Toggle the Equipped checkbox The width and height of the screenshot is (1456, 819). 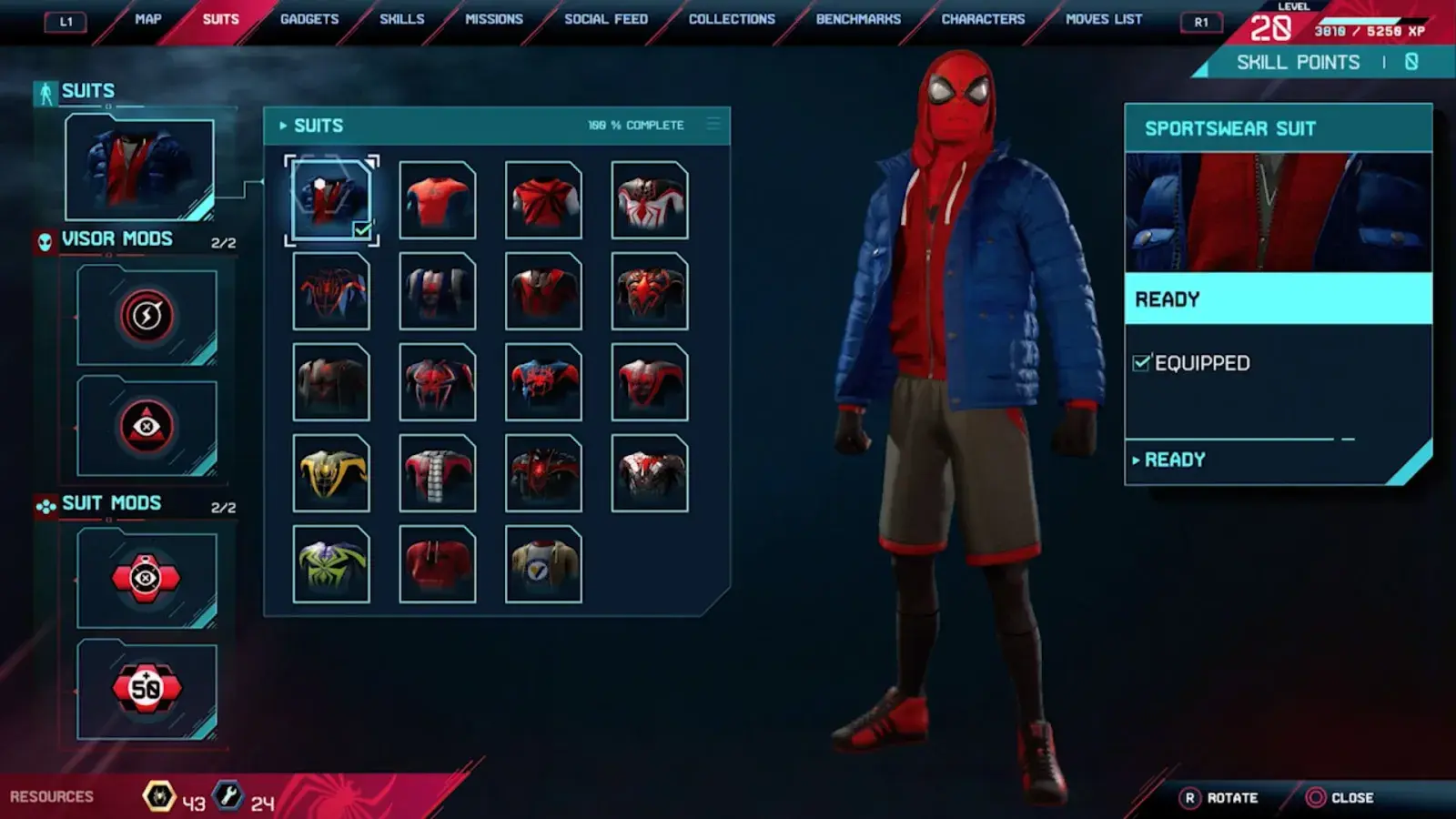coord(1141,363)
